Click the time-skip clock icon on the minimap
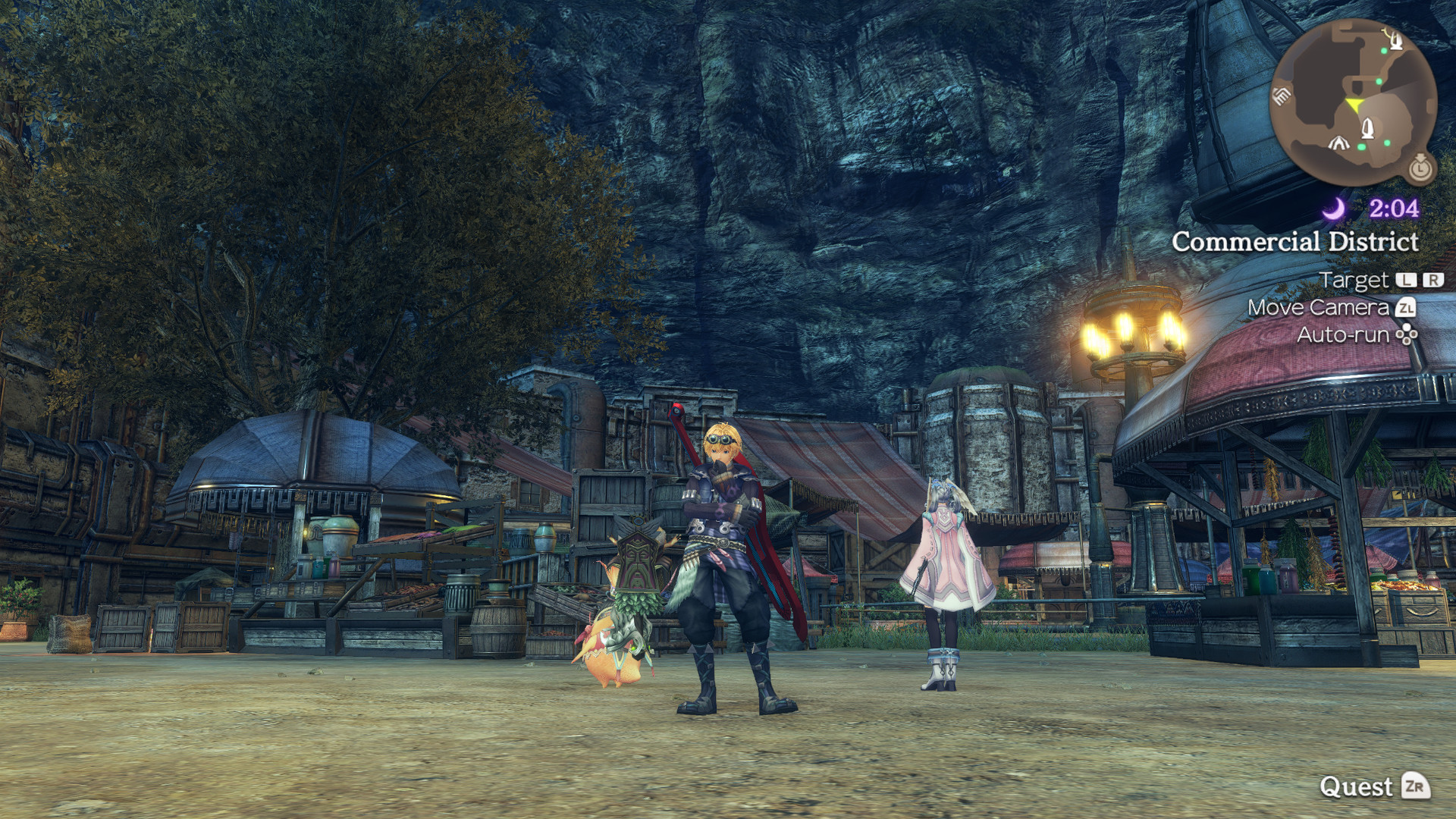Image resolution: width=1456 pixels, height=819 pixels. tap(1422, 169)
